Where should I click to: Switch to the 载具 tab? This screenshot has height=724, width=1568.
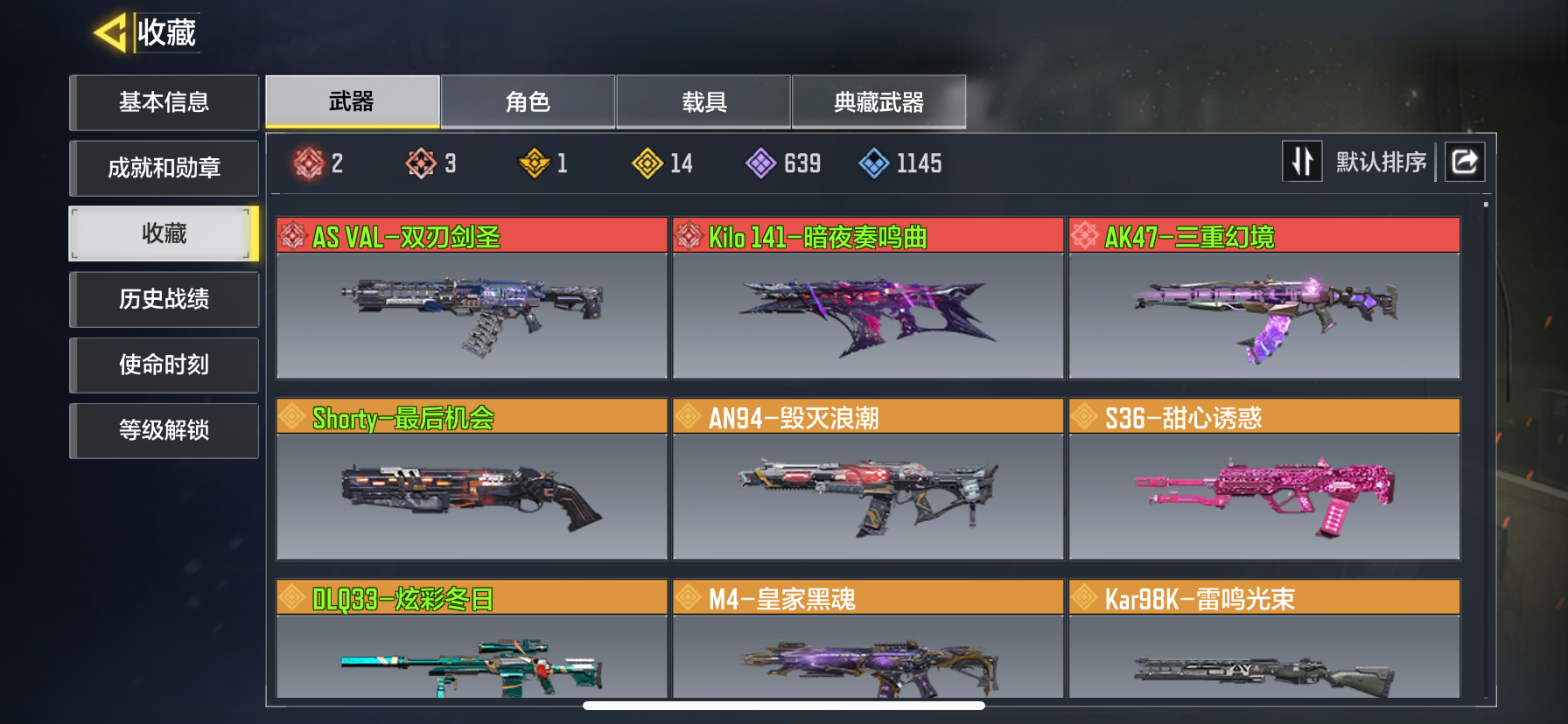click(703, 102)
